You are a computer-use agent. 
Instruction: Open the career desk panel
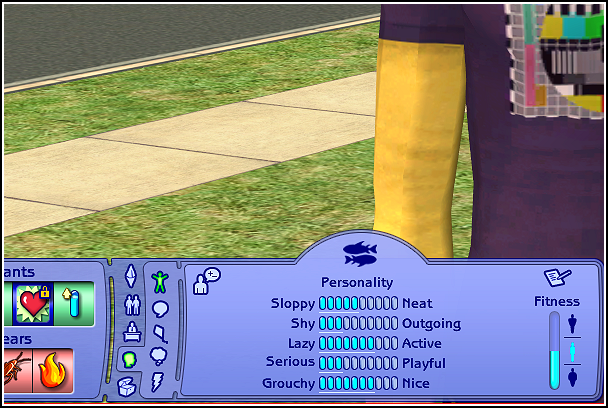point(129,331)
